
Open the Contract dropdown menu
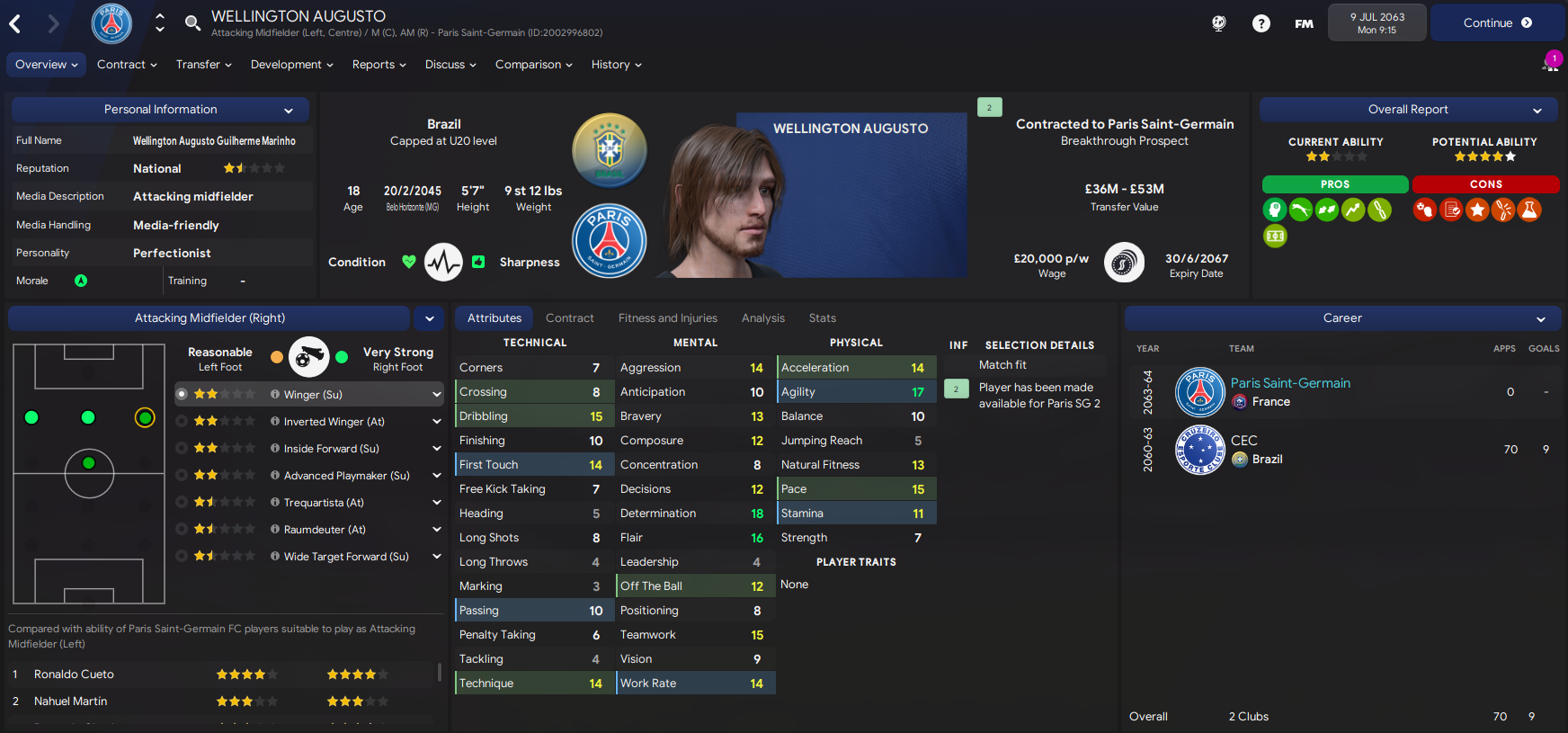click(127, 65)
